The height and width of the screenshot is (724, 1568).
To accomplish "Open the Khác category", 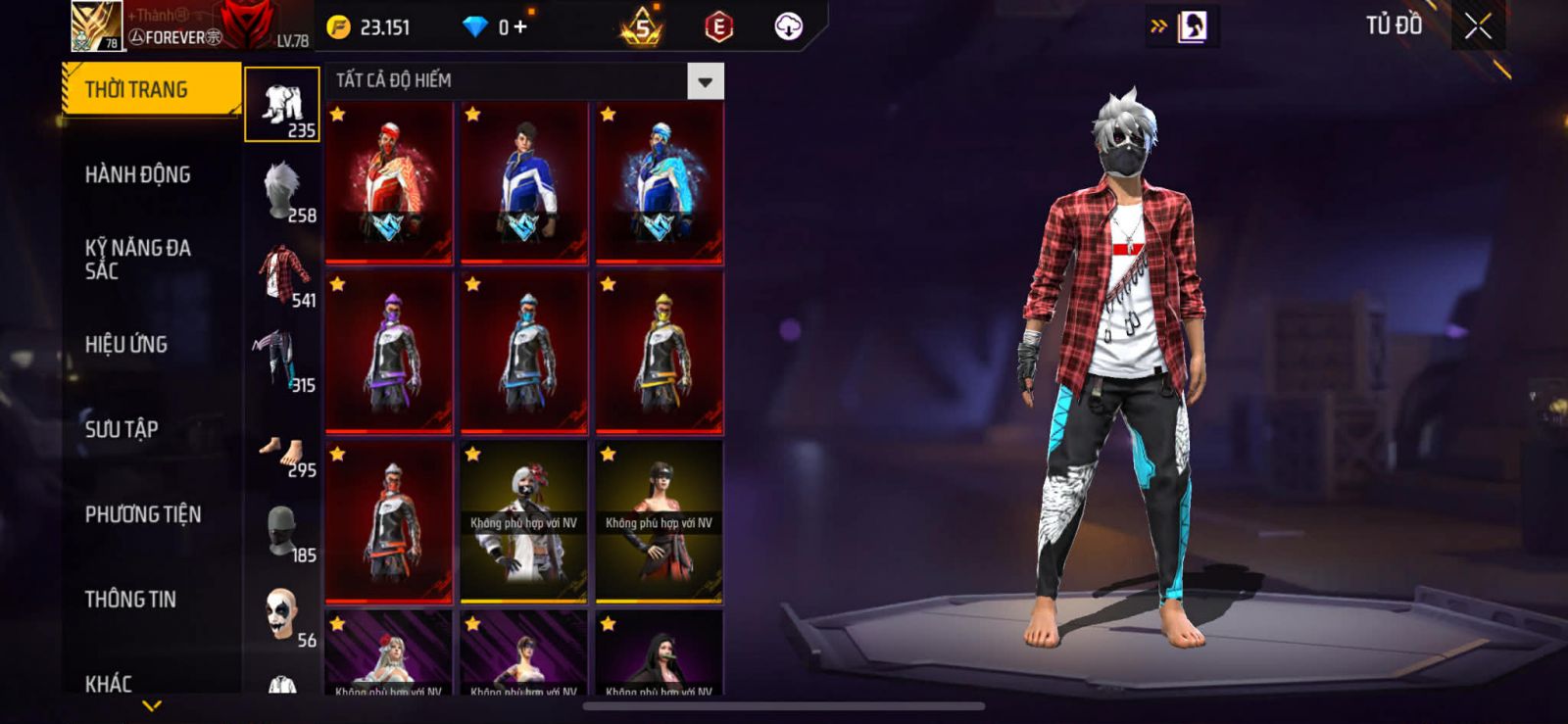I will coord(109,682).
